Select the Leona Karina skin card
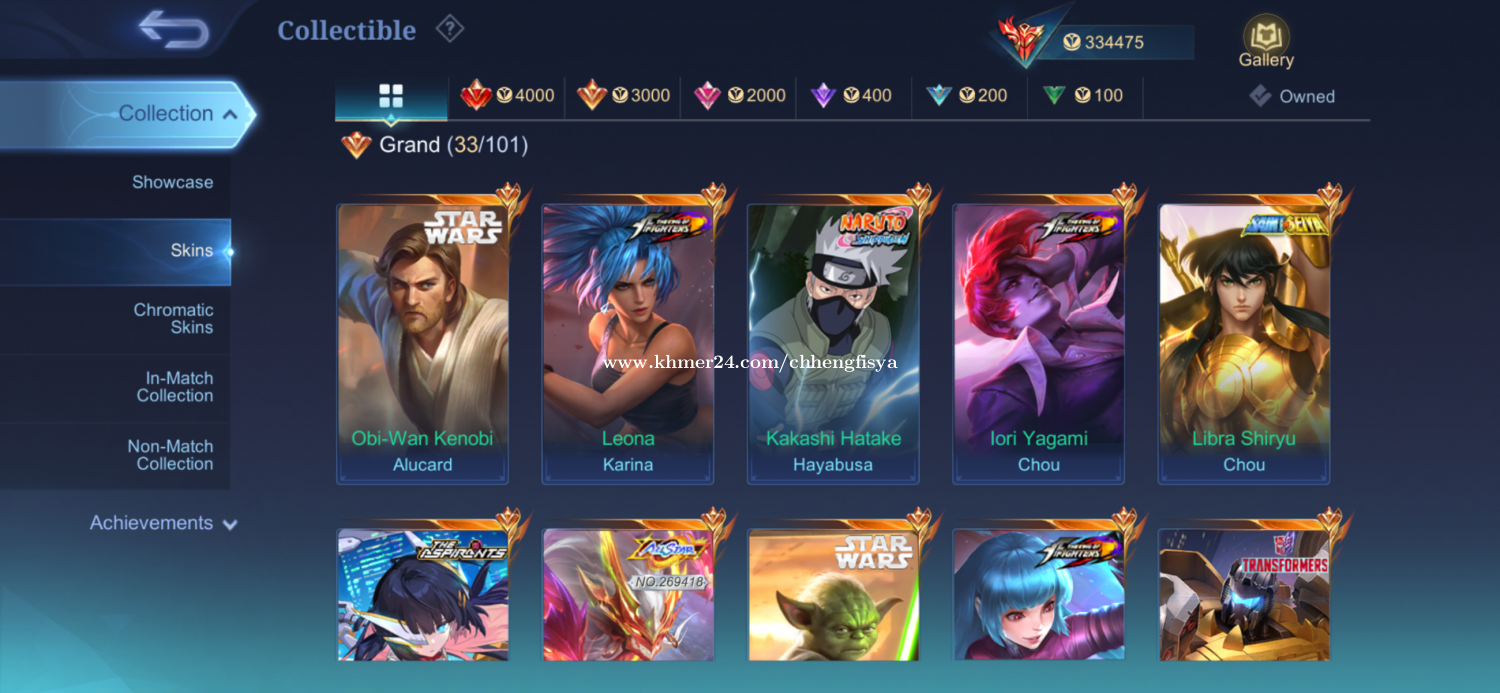The image size is (1500, 693). [x=628, y=343]
